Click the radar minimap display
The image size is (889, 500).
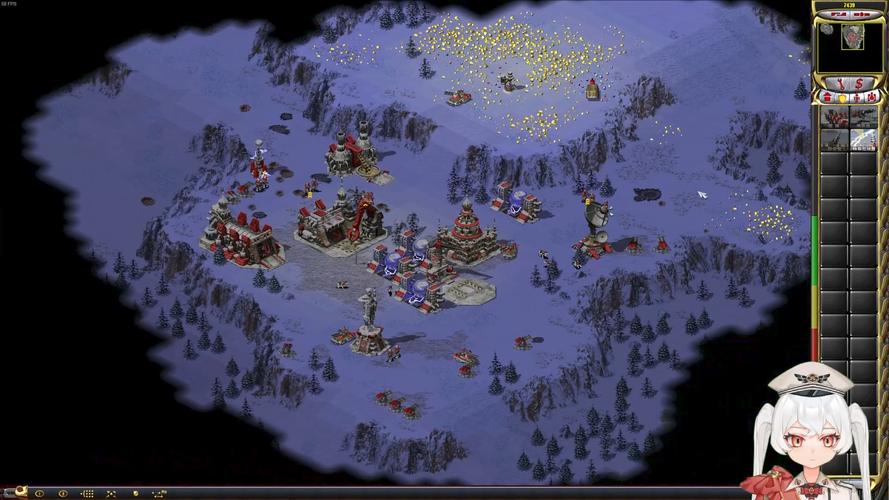coord(850,46)
